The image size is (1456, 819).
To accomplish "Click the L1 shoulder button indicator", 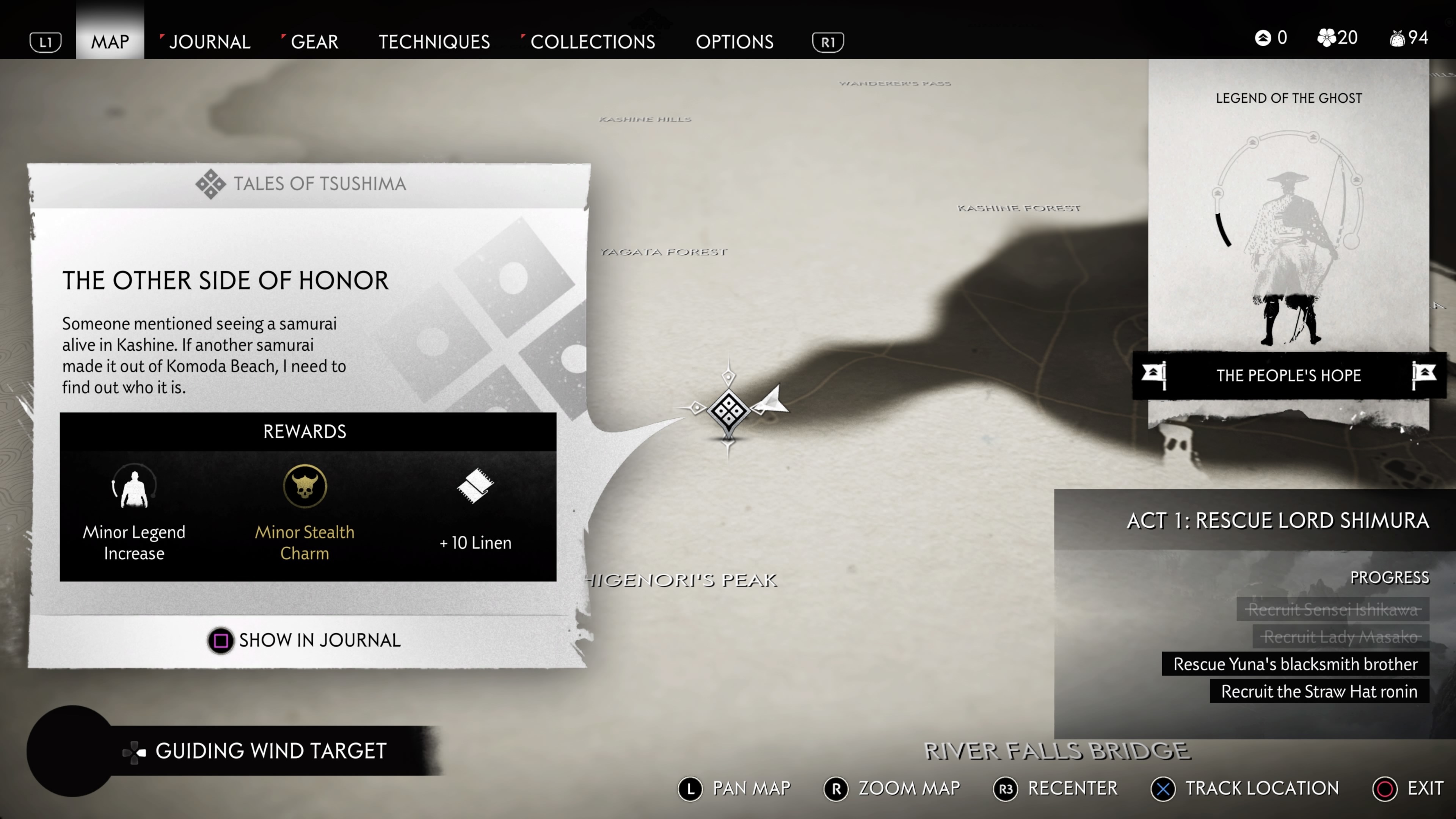I will [45, 41].
